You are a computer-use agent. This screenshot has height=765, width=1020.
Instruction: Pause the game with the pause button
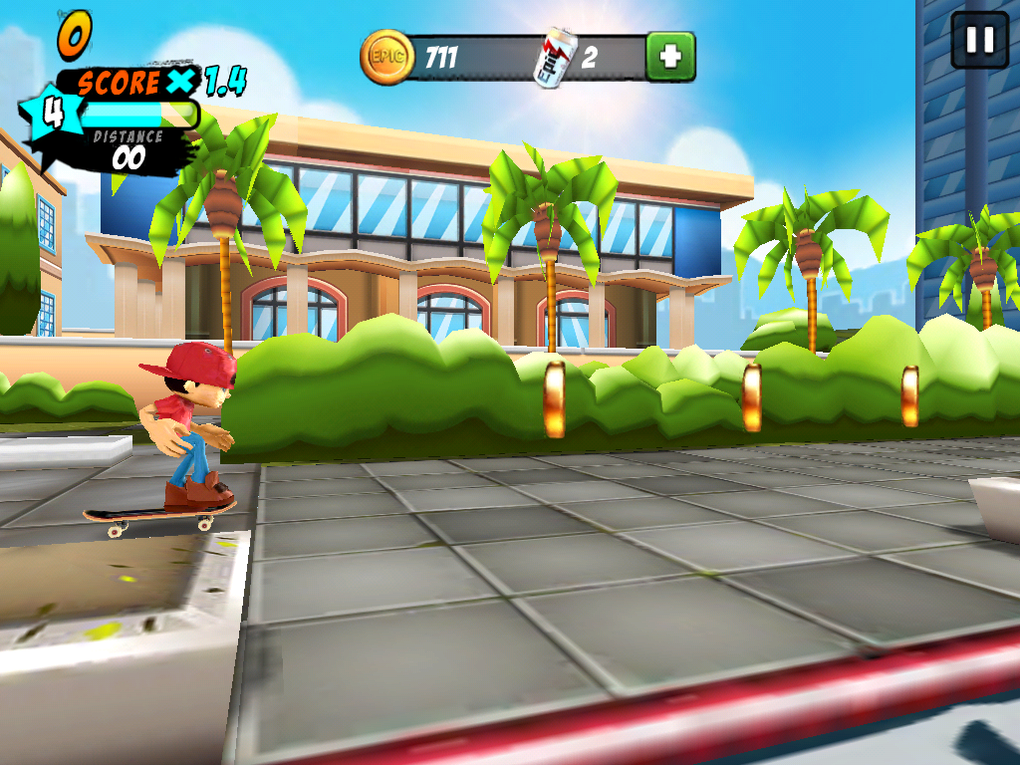pyautogui.click(x=979, y=40)
